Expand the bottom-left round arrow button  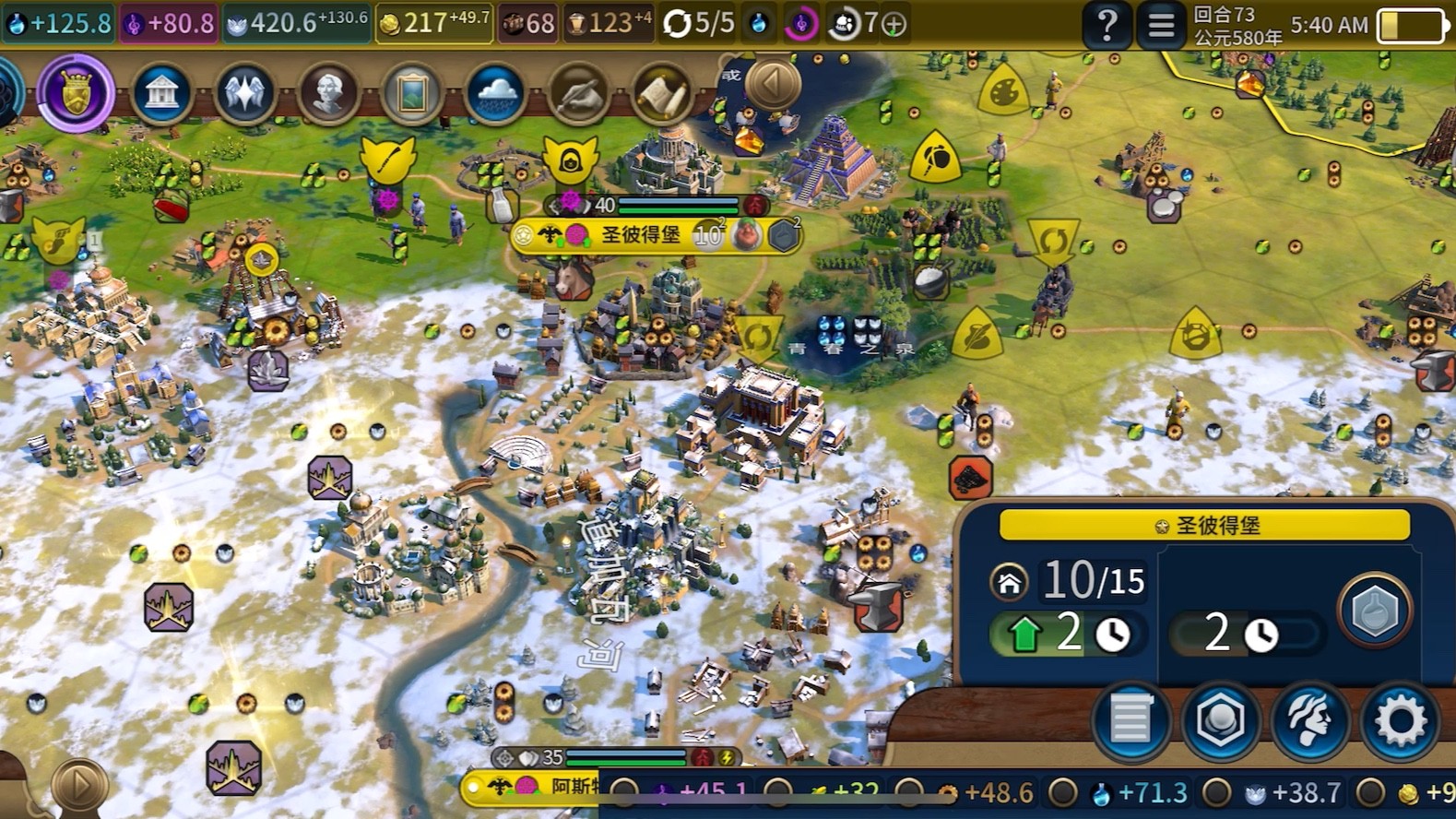click(x=79, y=785)
